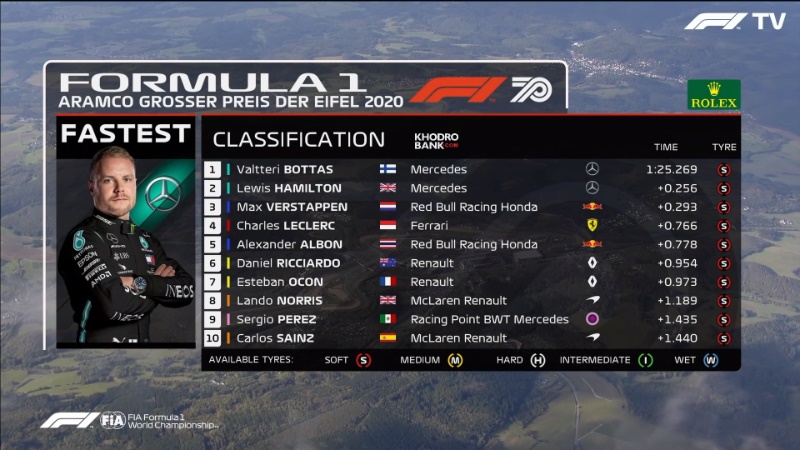Select the Wet tyre legend icon
The height and width of the screenshot is (450, 800).
point(711,360)
